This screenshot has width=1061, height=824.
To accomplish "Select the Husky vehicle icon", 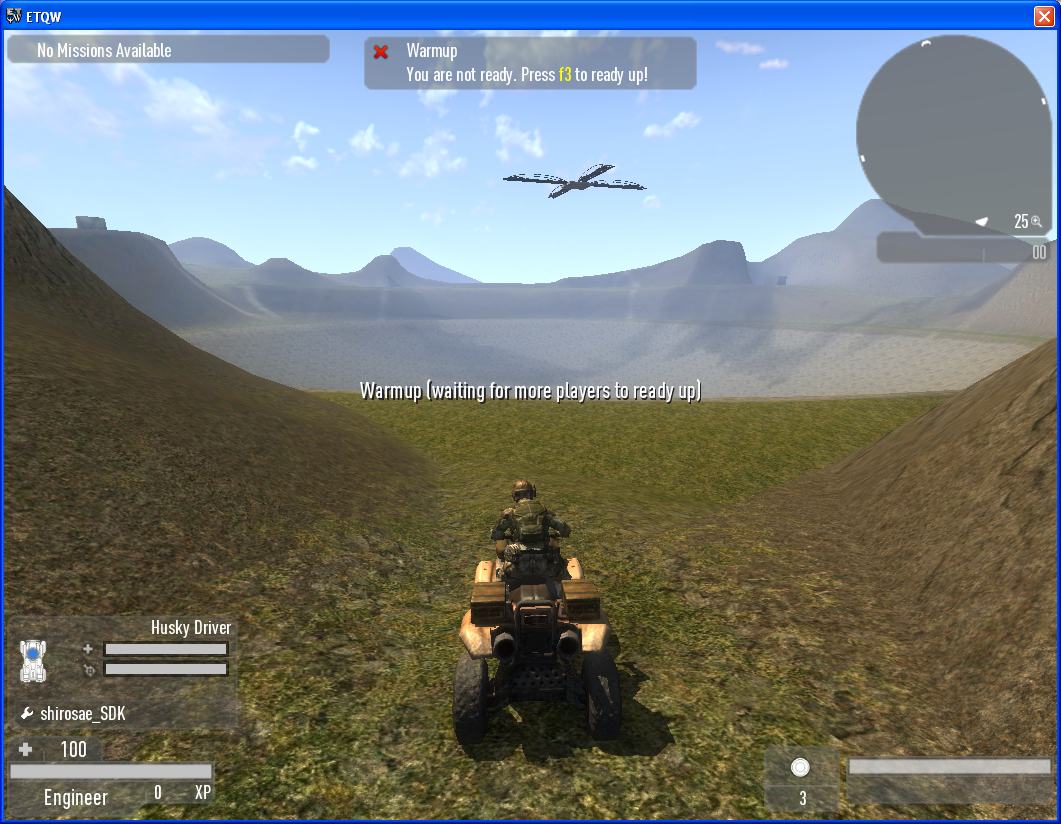I will coord(33,660).
